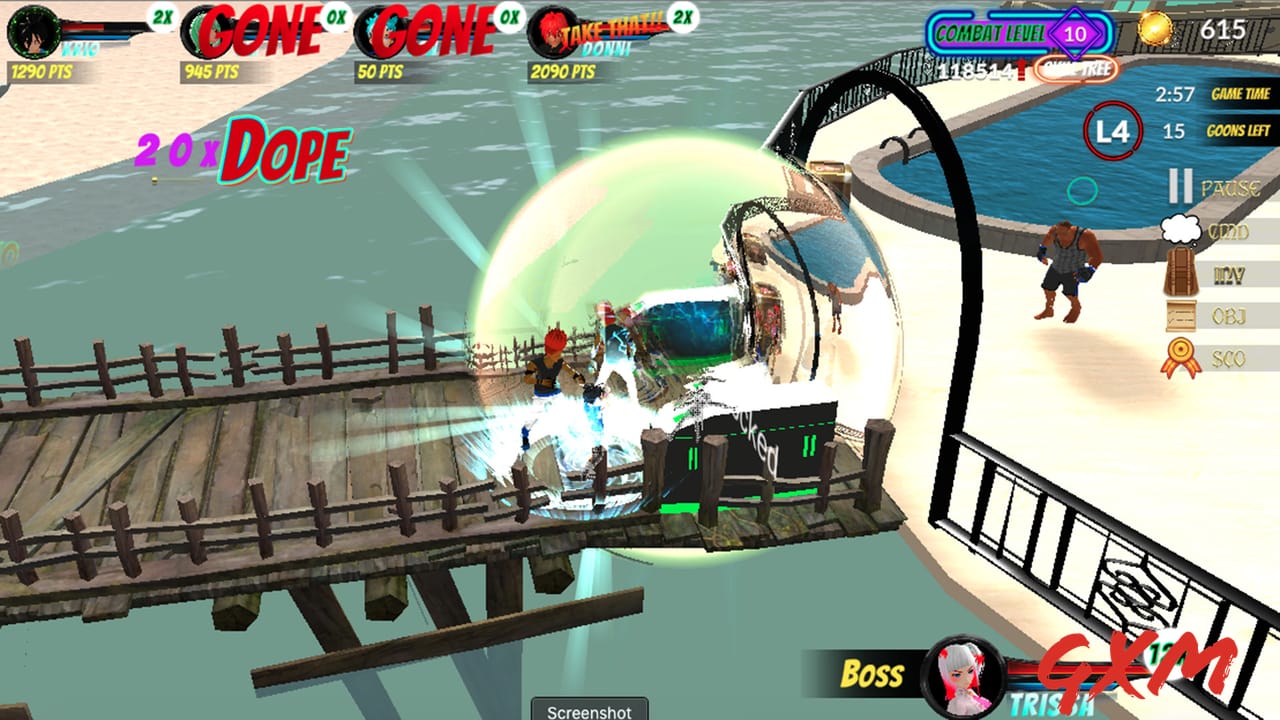
Task: Click the gold coin currency icon
Action: [1155, 28]
